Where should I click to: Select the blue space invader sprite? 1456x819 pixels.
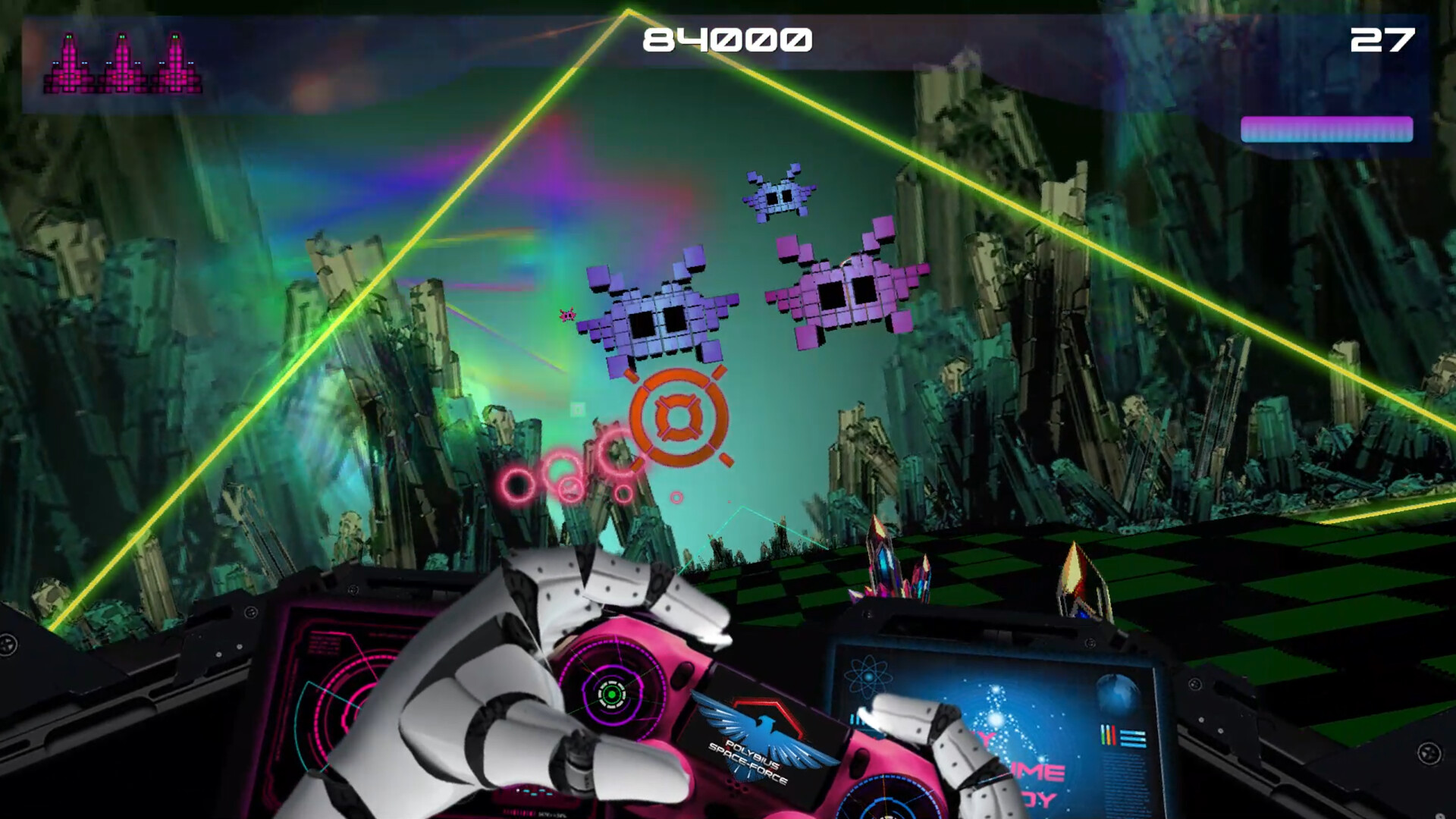click(781, 196)
